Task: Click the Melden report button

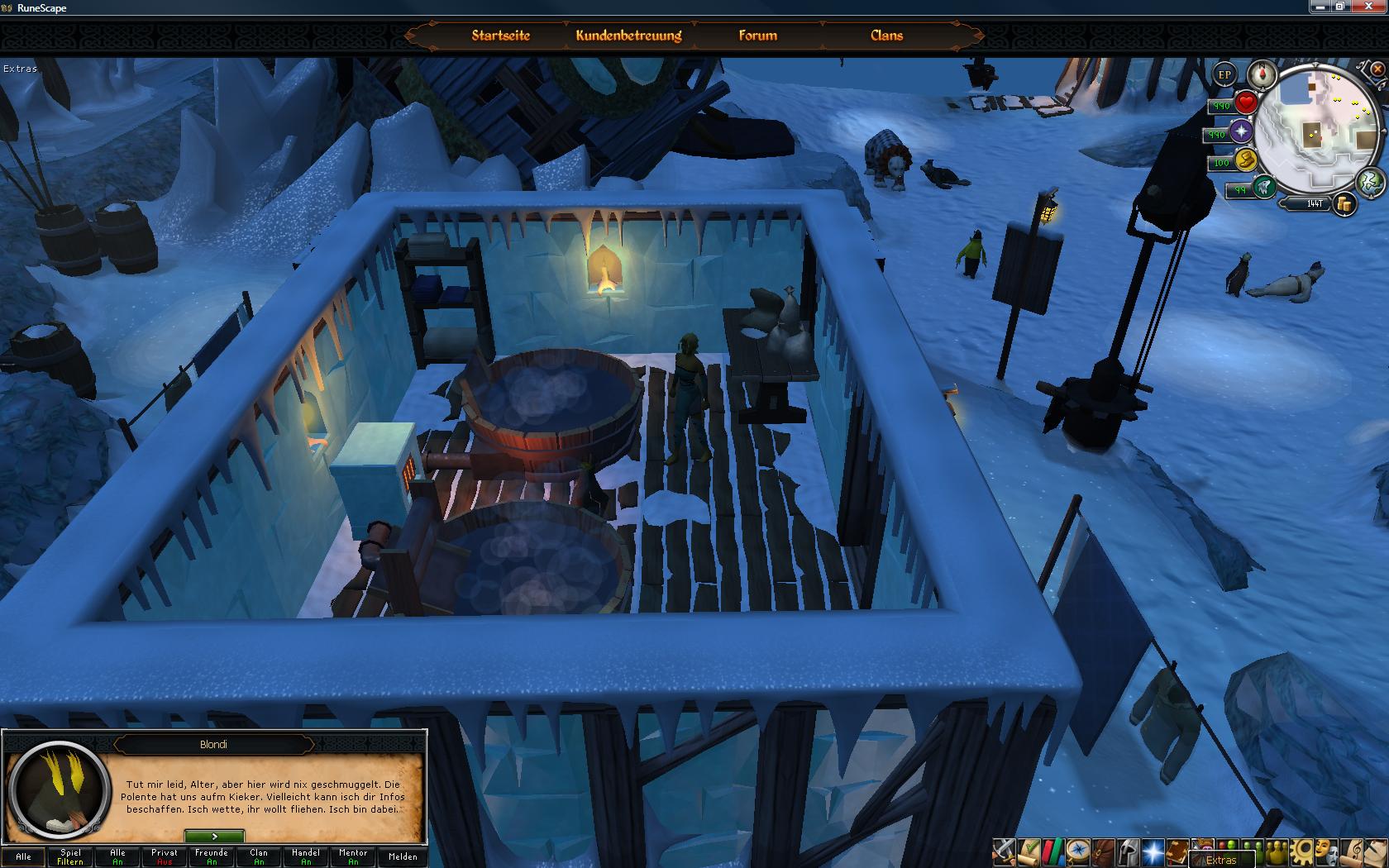Action: click(x=403, y=856)
